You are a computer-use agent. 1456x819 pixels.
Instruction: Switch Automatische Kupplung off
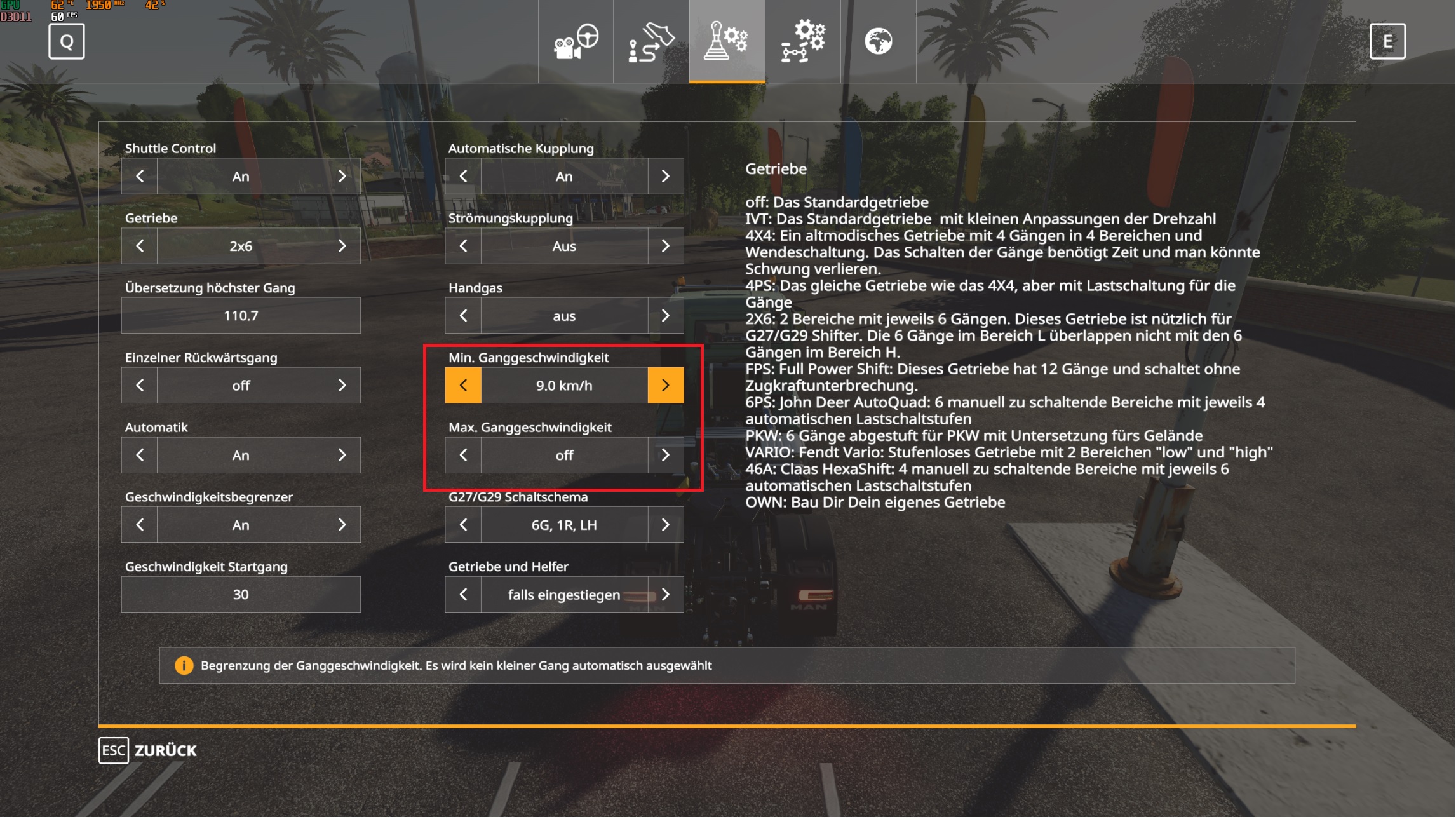666,176
